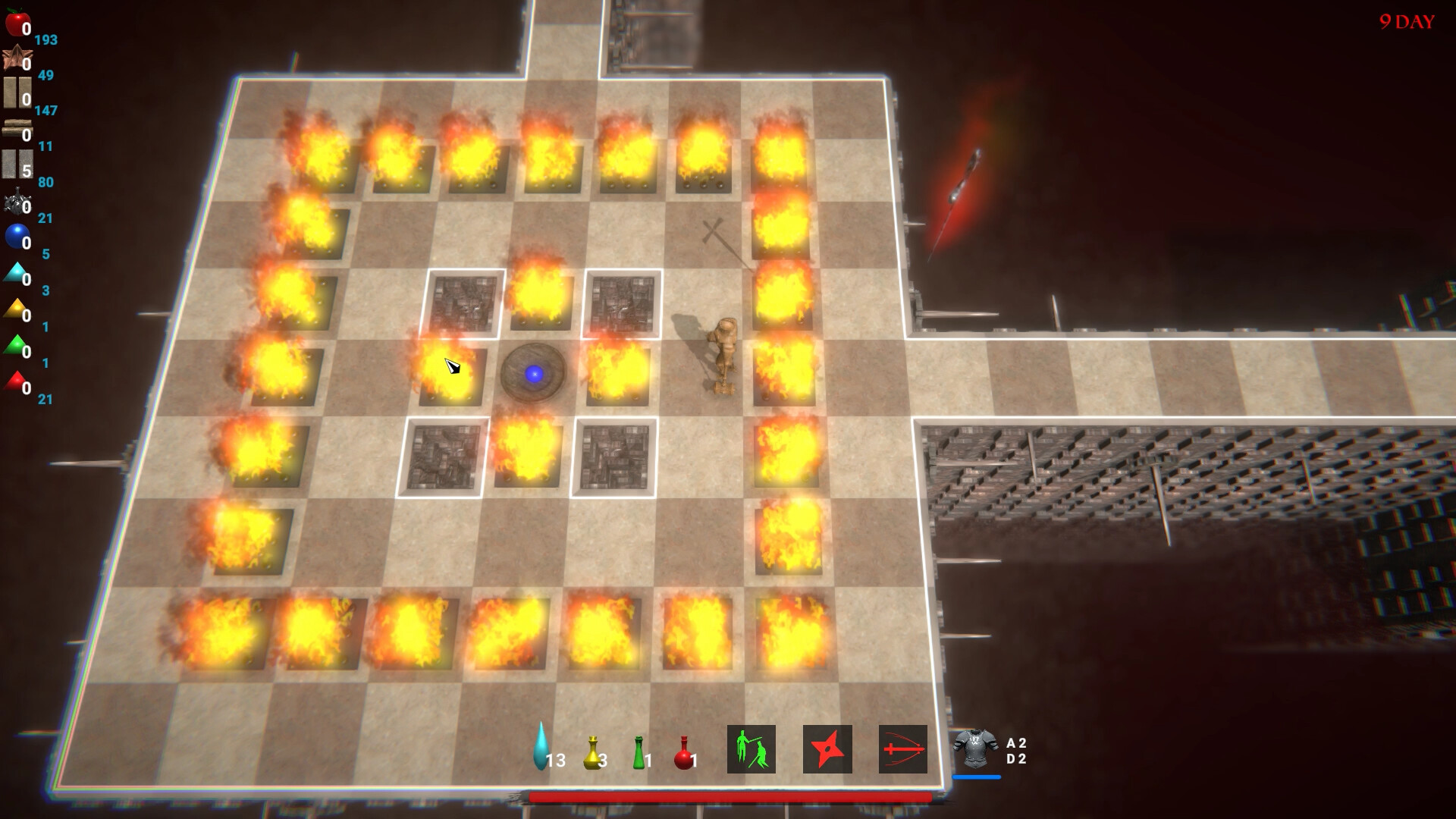
Task: Choose the red bow and arrow ability
Action: [x=902, y=749]
